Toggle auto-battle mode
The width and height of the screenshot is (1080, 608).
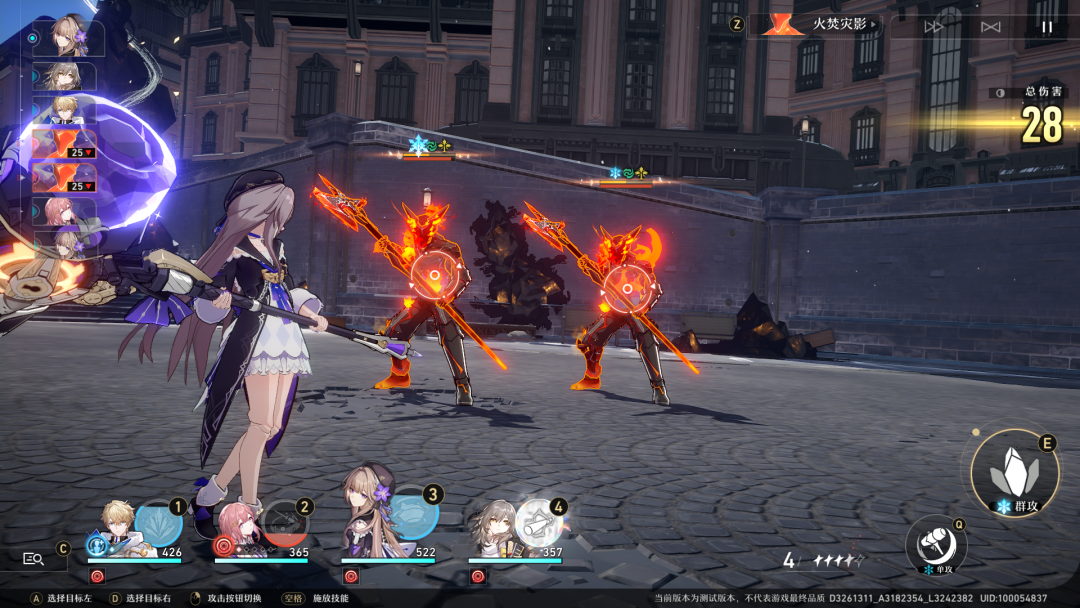pos(991,27)
